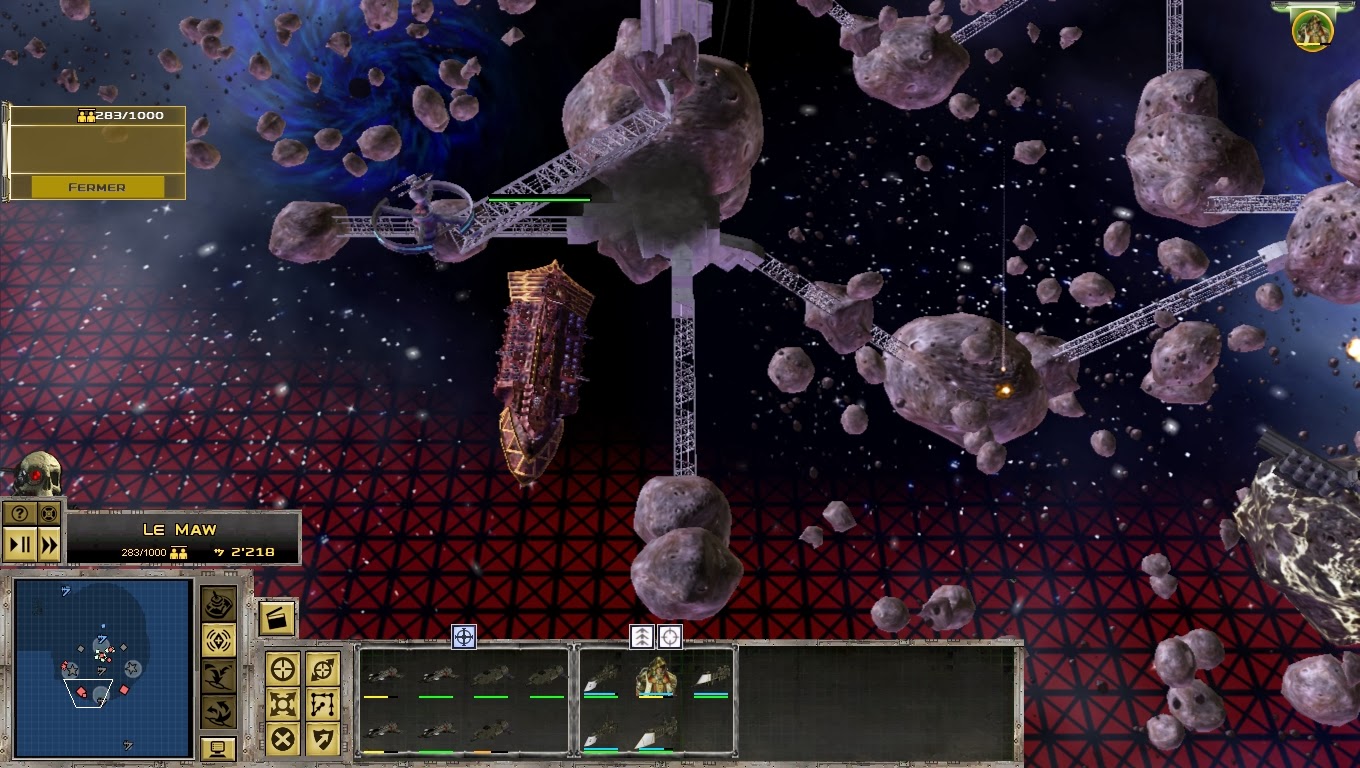Screen dimensions: 1360x768
Task: Click the waypoint path order icon
Action: pyautogui.click(x=320, y=703)
